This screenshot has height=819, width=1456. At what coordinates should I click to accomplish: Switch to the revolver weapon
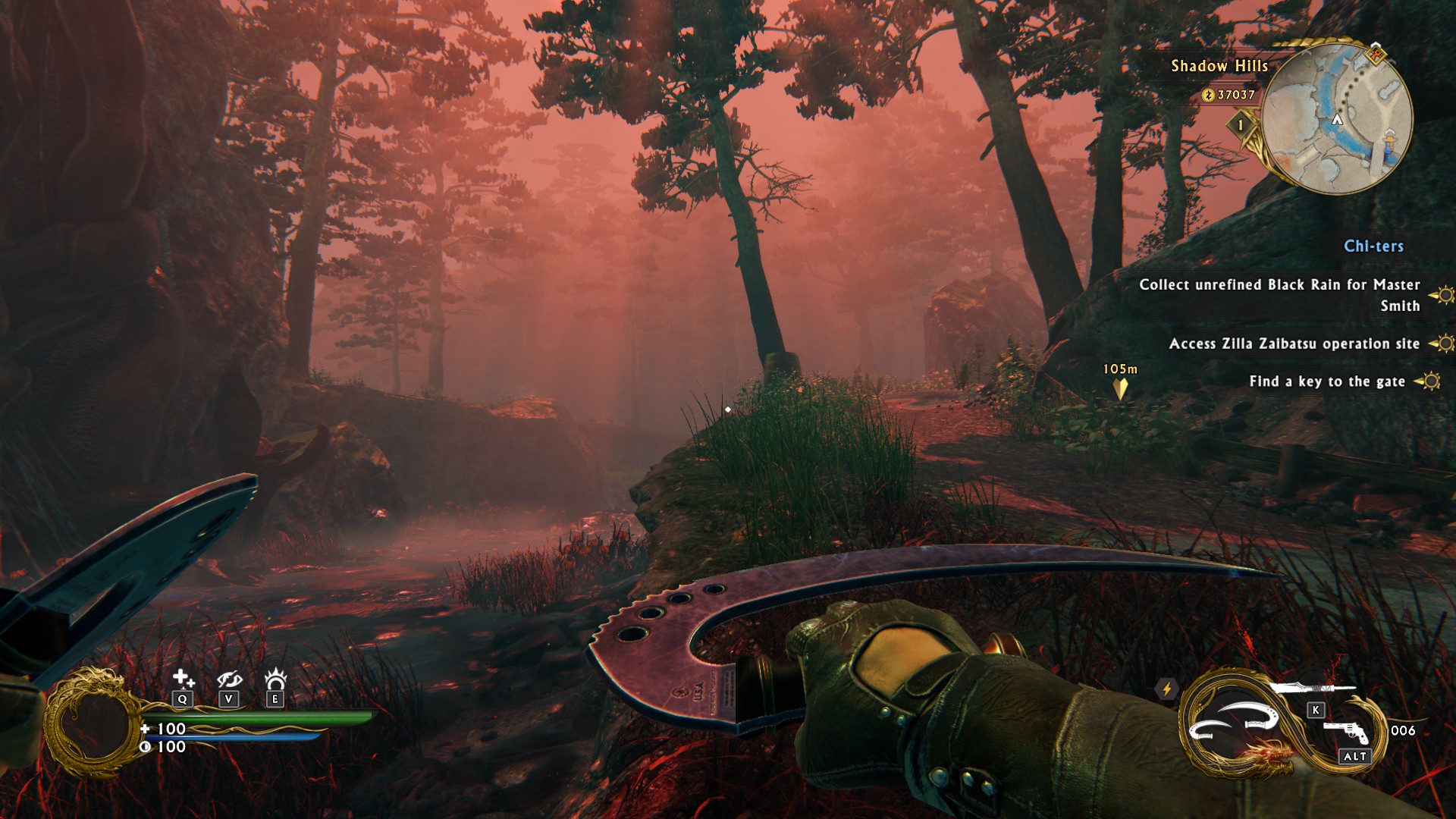[1346, 732]
